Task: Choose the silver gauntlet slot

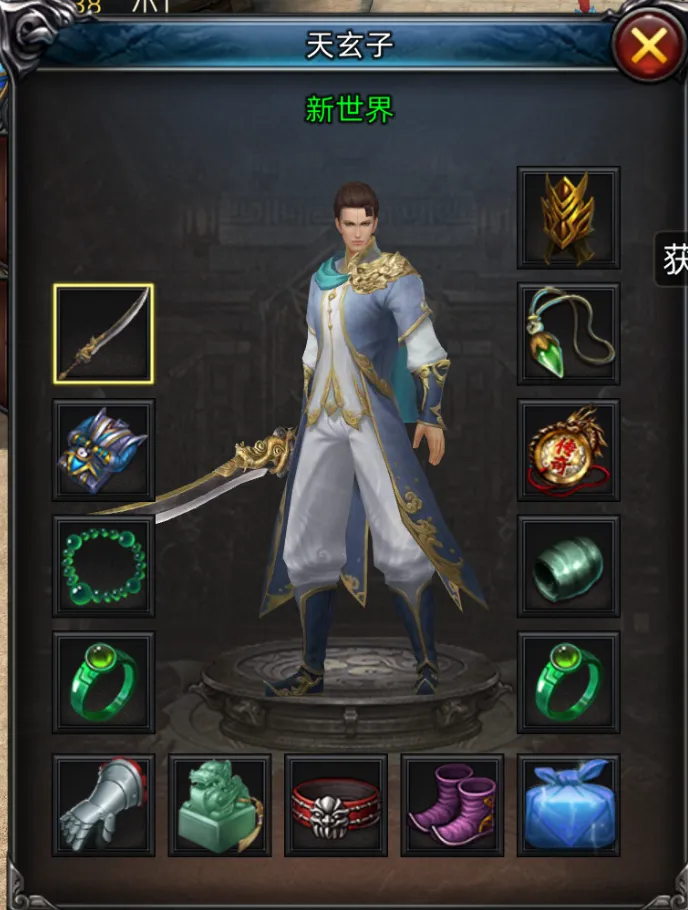Action: [x=103, y=805]
